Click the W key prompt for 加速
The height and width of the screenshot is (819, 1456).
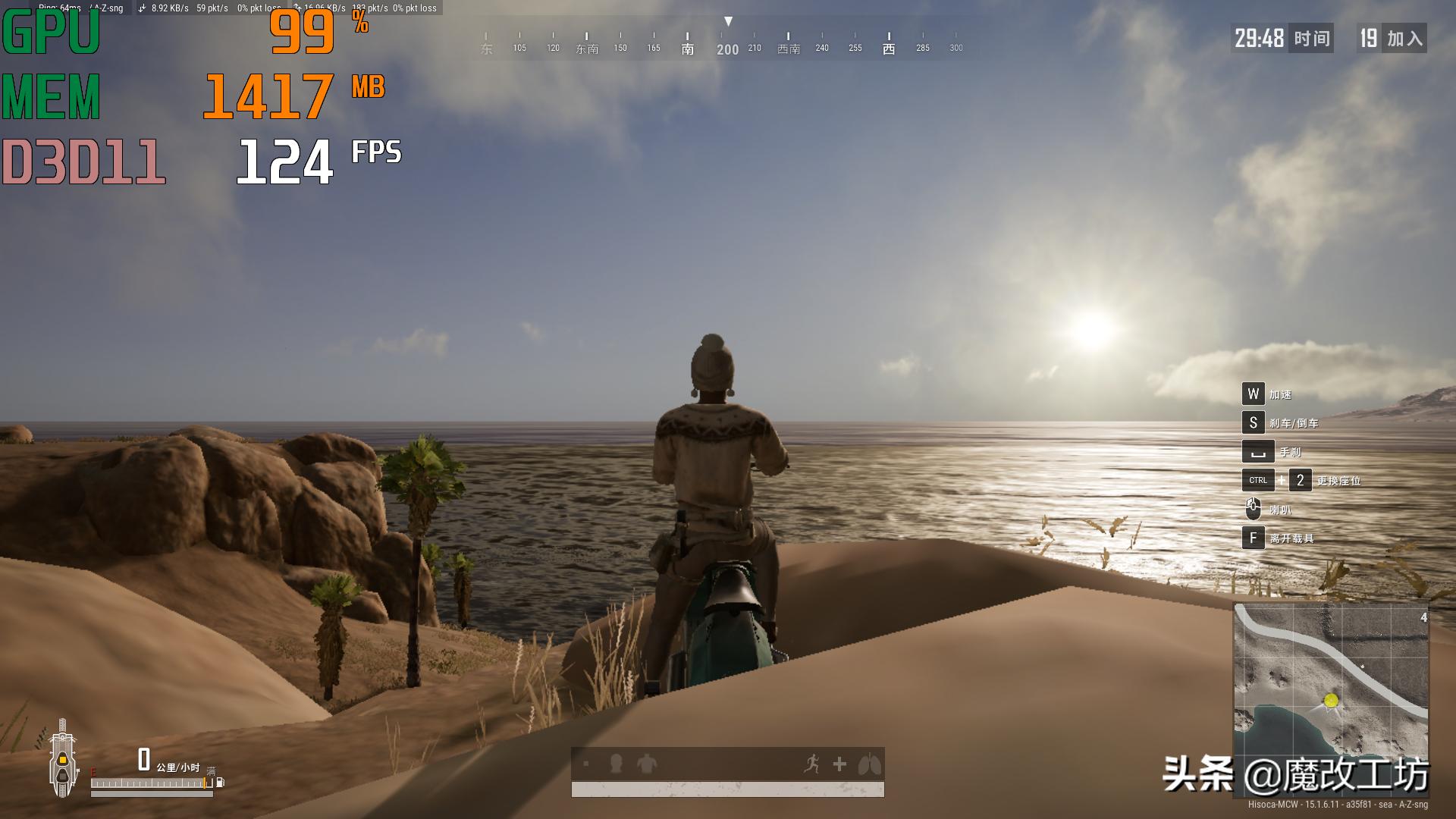[1255, 394]
